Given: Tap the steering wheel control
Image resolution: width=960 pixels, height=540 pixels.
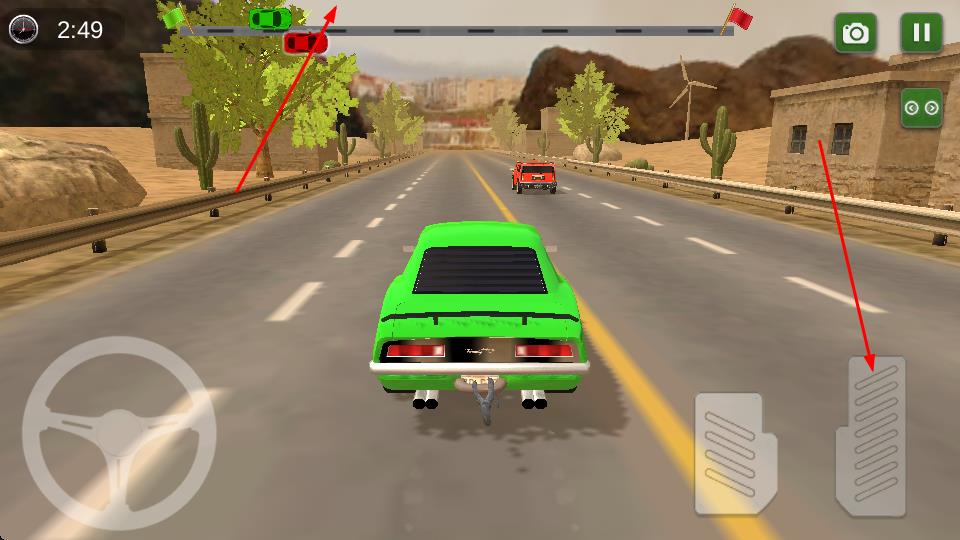Looking at the screenshot, I should click(119, 432).
